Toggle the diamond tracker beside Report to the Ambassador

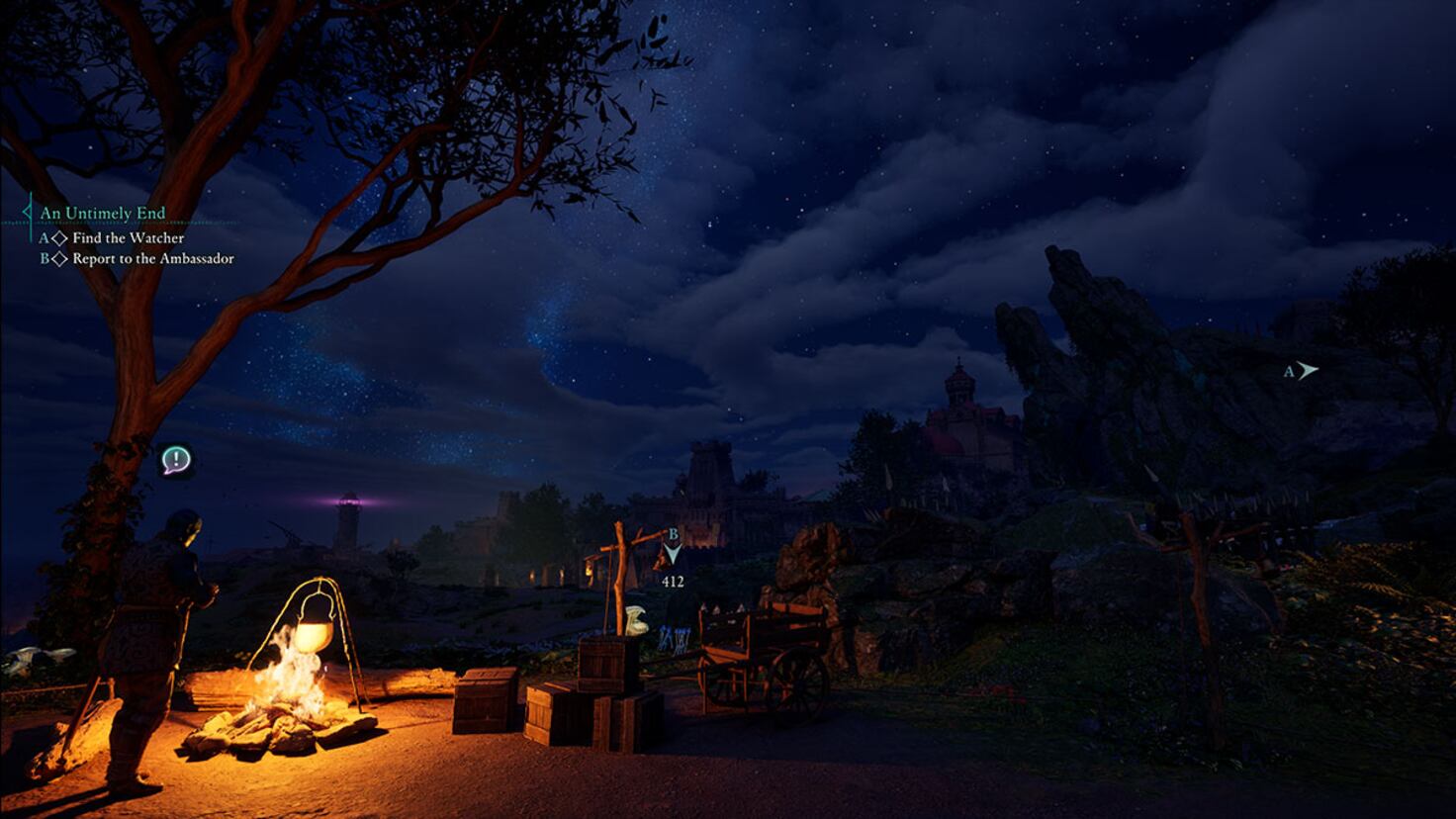point(60,258)
